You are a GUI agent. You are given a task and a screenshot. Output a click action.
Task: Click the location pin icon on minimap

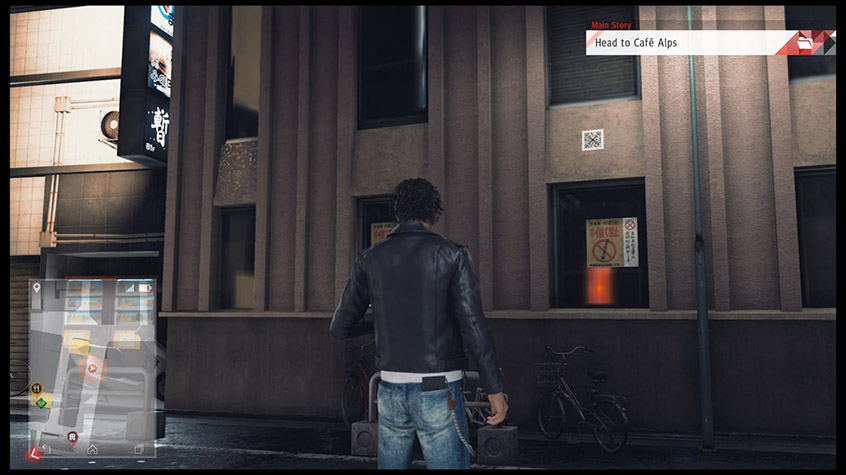coord(37,289)
